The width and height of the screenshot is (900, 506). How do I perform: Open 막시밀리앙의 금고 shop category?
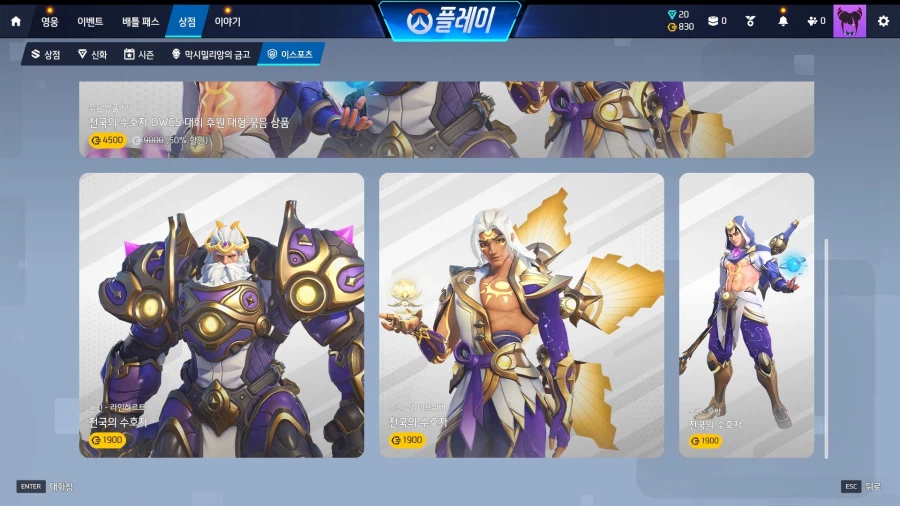point(211,54)
